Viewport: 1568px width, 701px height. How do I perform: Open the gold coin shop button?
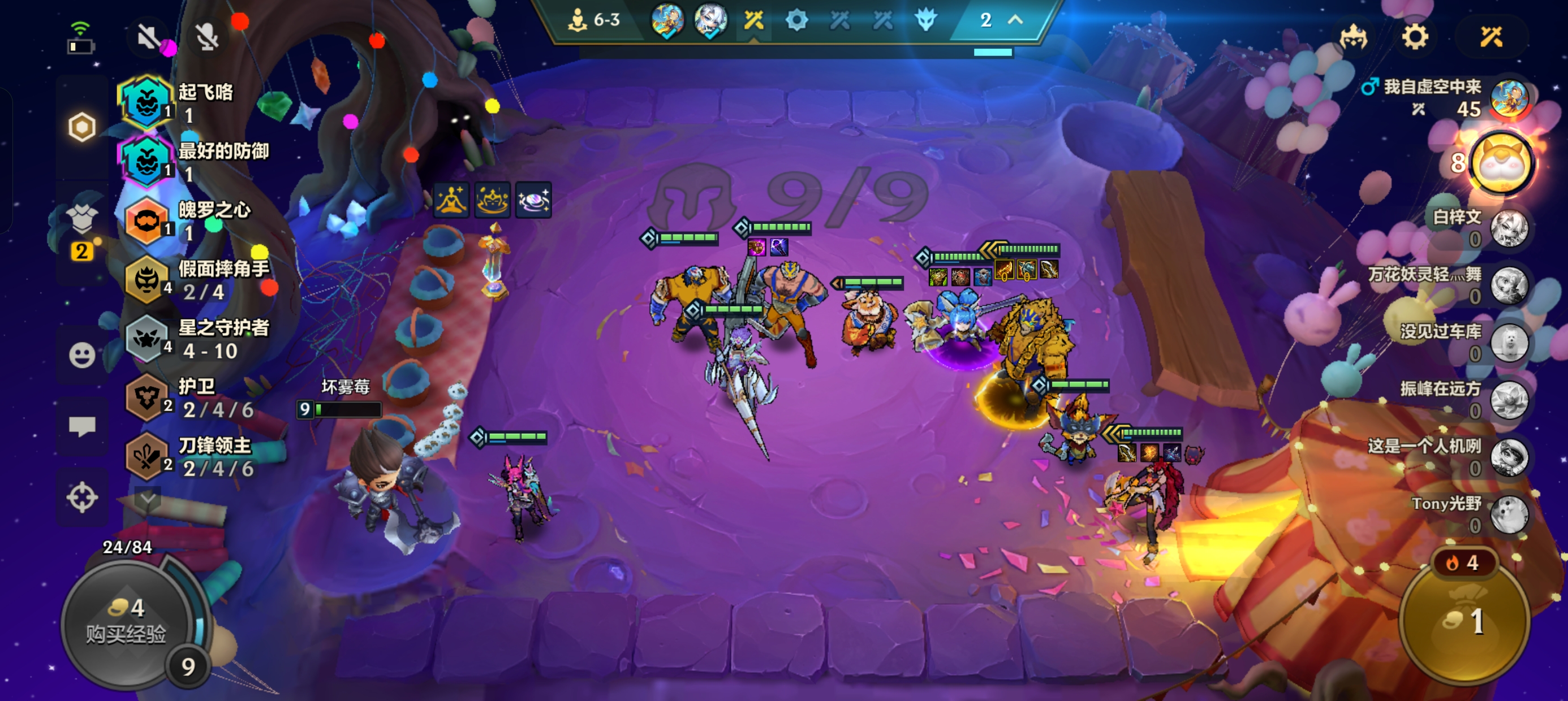pos(1464,621)
